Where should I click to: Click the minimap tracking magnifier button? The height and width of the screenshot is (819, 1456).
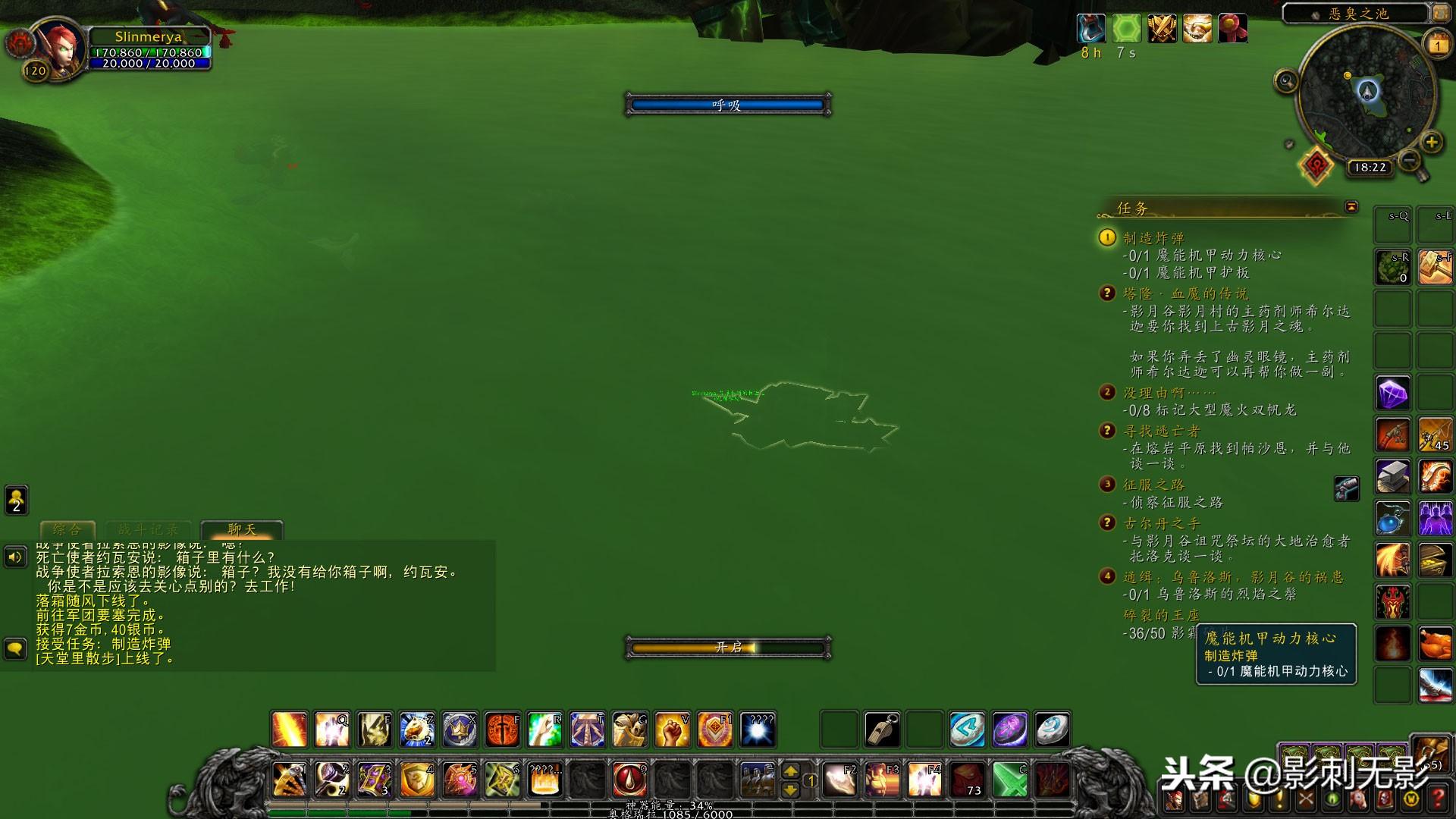(1285, 80)
